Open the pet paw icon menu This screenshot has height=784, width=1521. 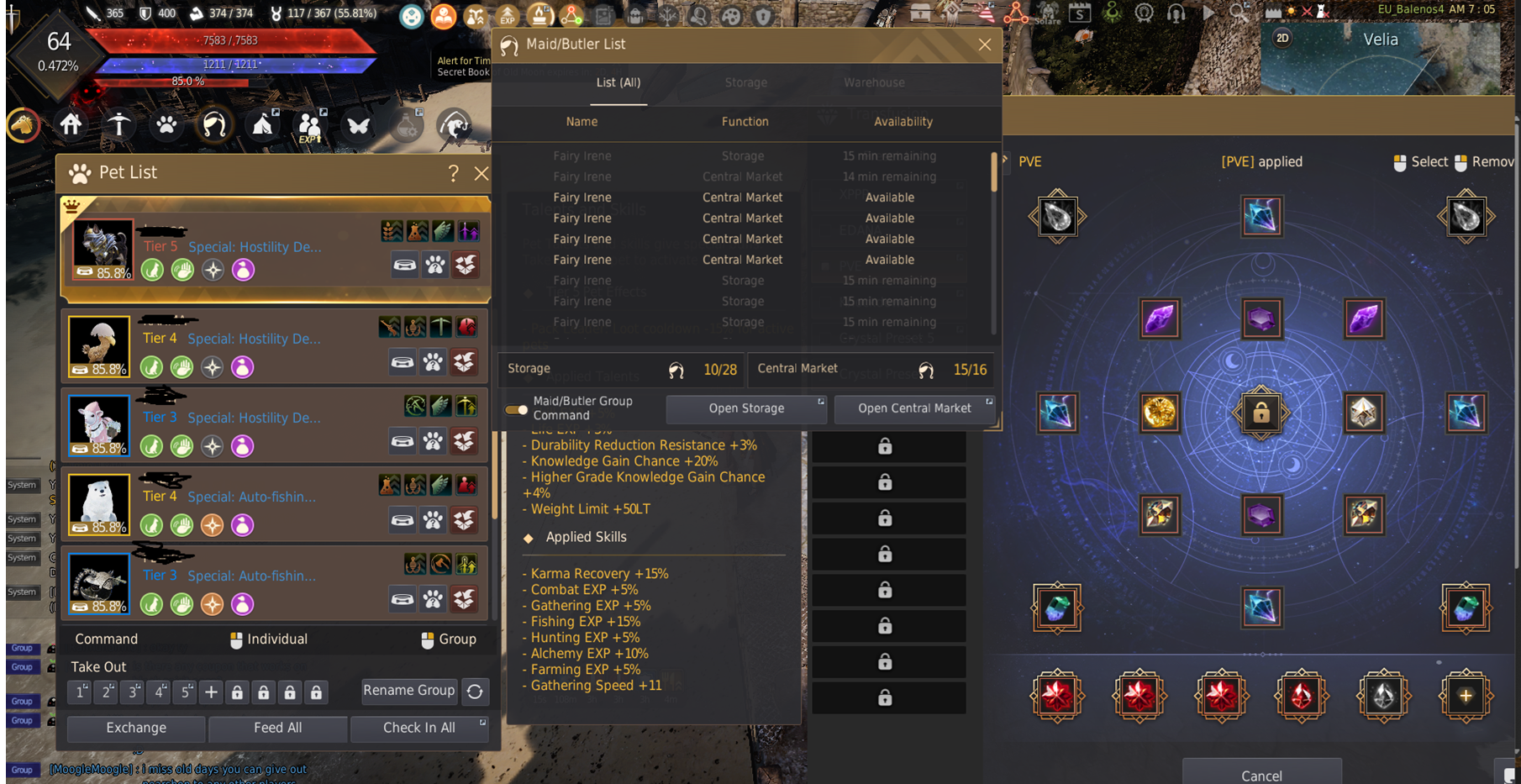pyautogui.click(x=166, y=125)
